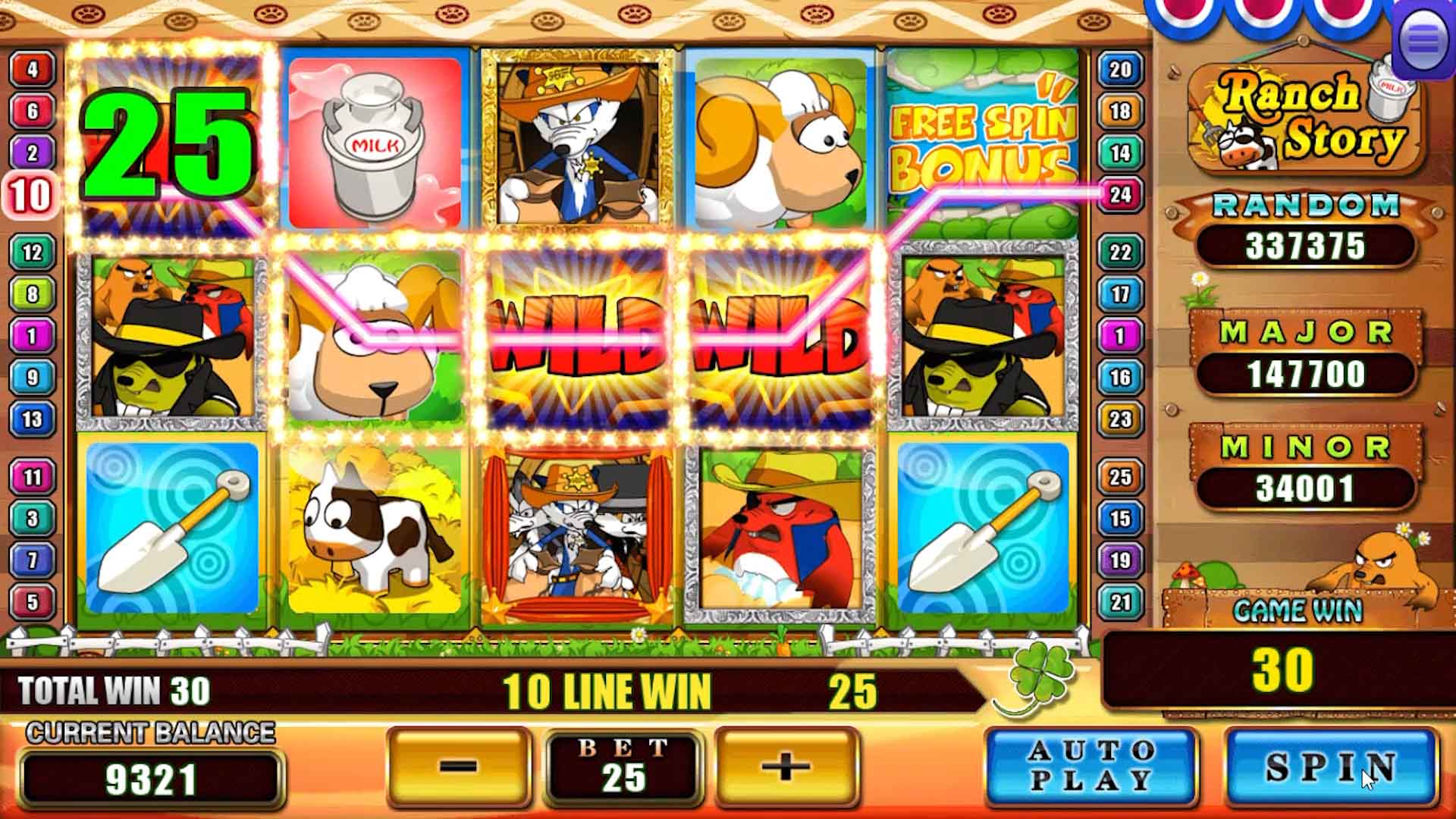Choose payline 12 indicator
1456x819 pixels.
(32, 252)
